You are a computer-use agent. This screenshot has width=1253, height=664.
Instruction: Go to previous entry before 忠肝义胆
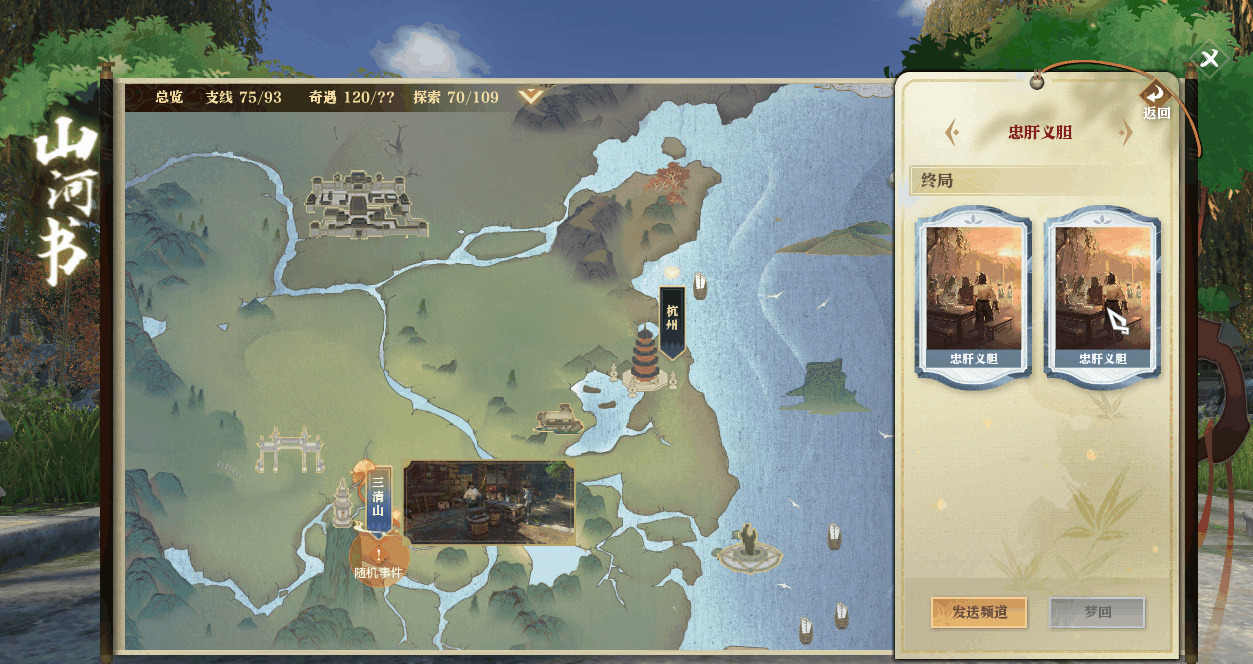pyautogui.click(x=952, y=132)
